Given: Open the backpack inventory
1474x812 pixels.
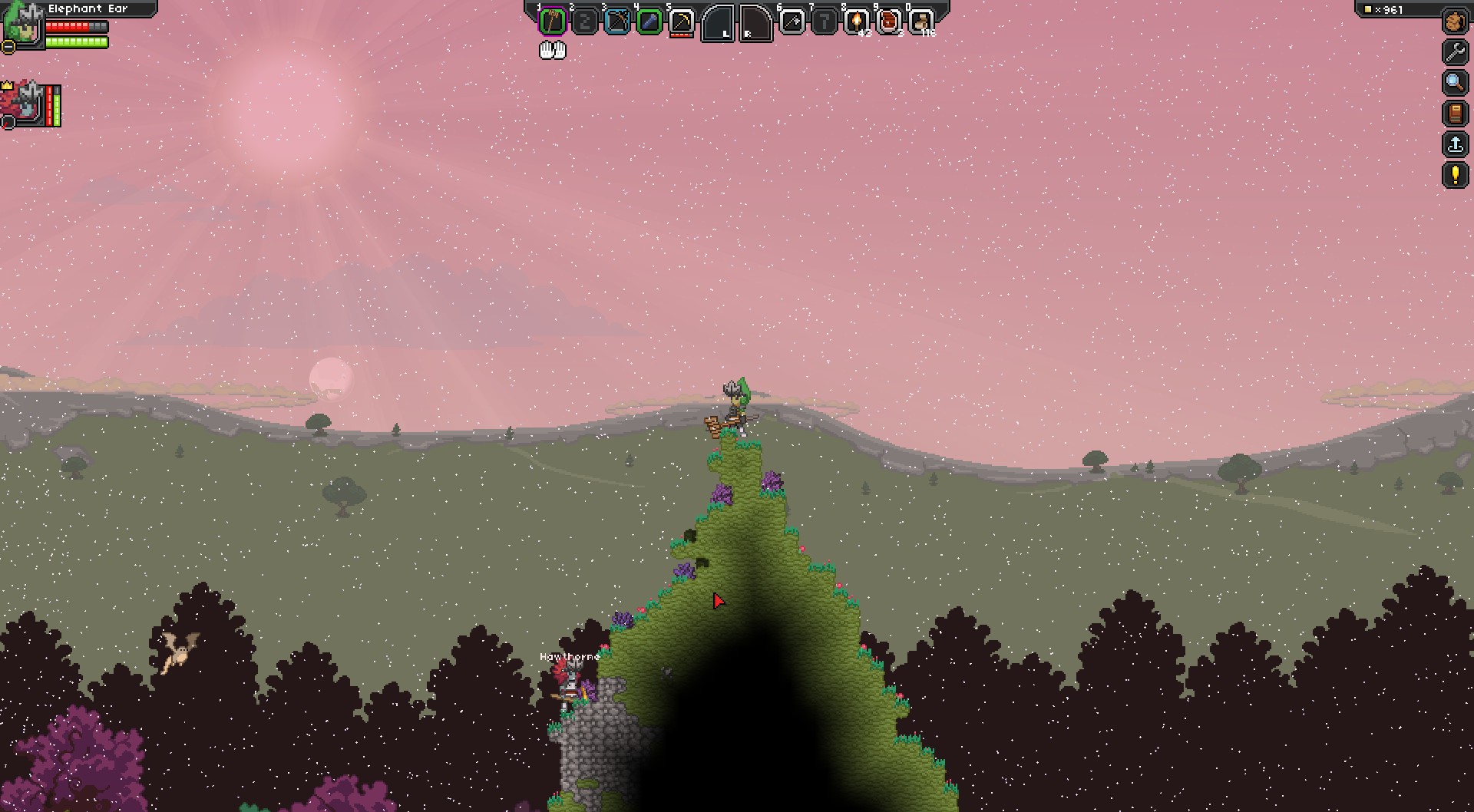Looking at the screenshot, I should pyautogui.click(x=1455, y=21).
